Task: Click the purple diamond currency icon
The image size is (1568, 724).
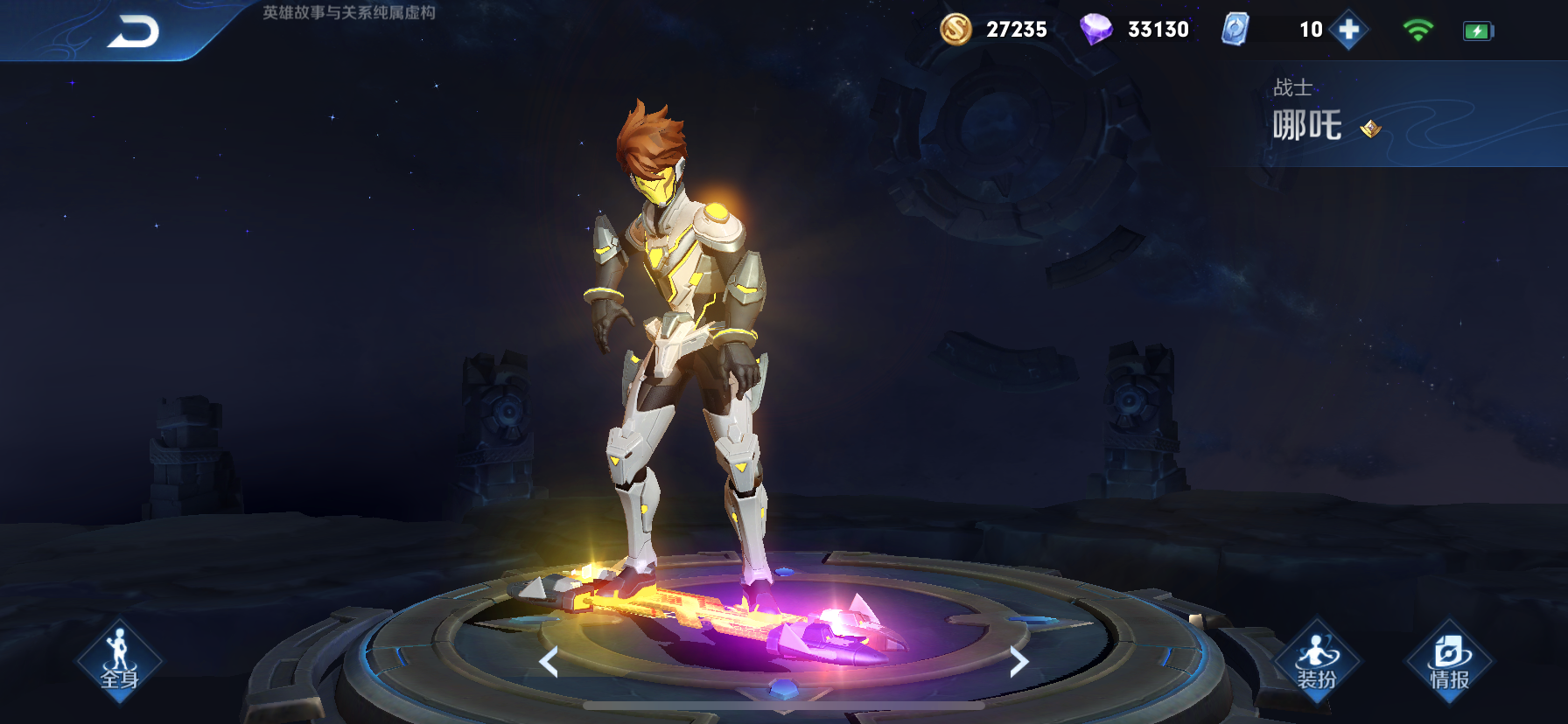Action: tap(1095, 30)
